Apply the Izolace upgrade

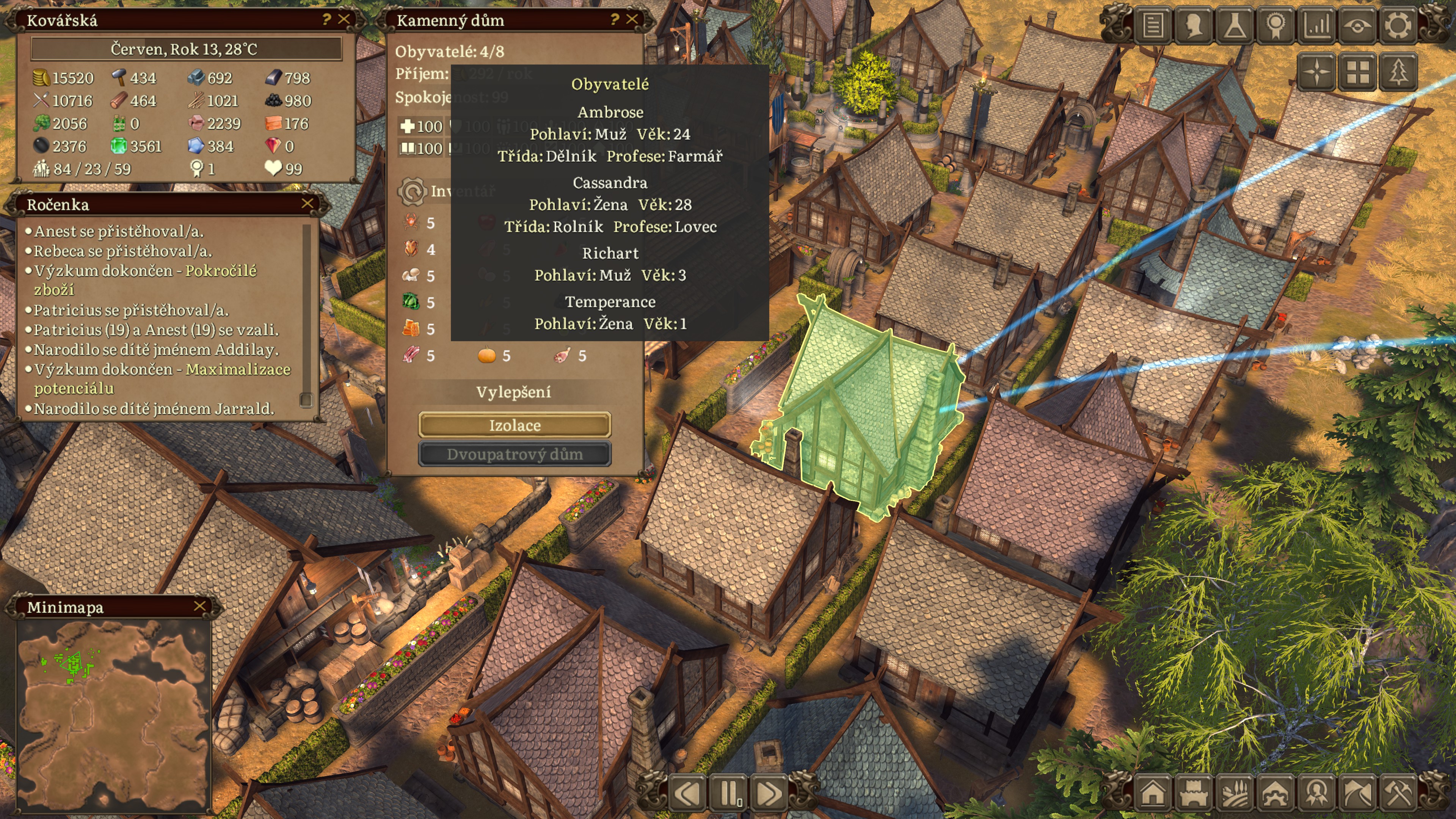[515, 425]
